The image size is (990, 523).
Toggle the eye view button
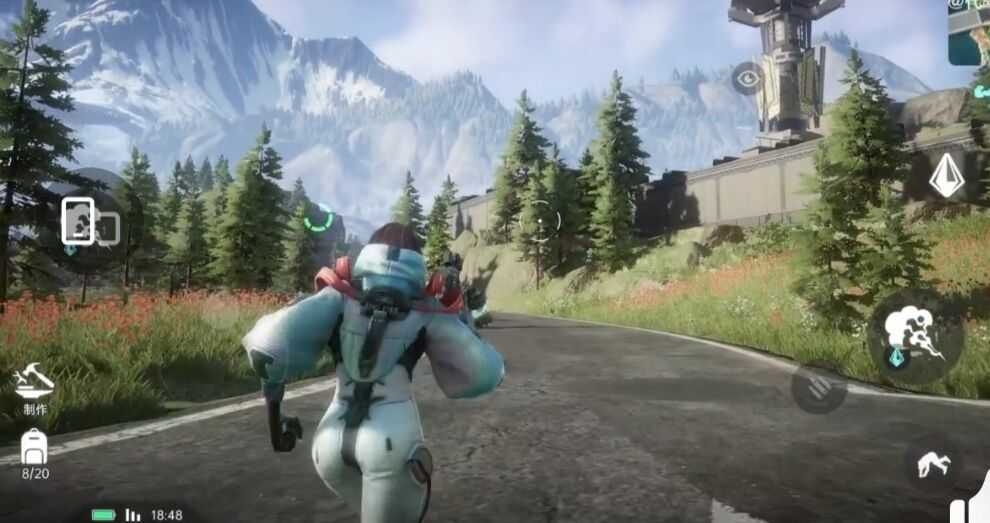(x=747, y=78)
